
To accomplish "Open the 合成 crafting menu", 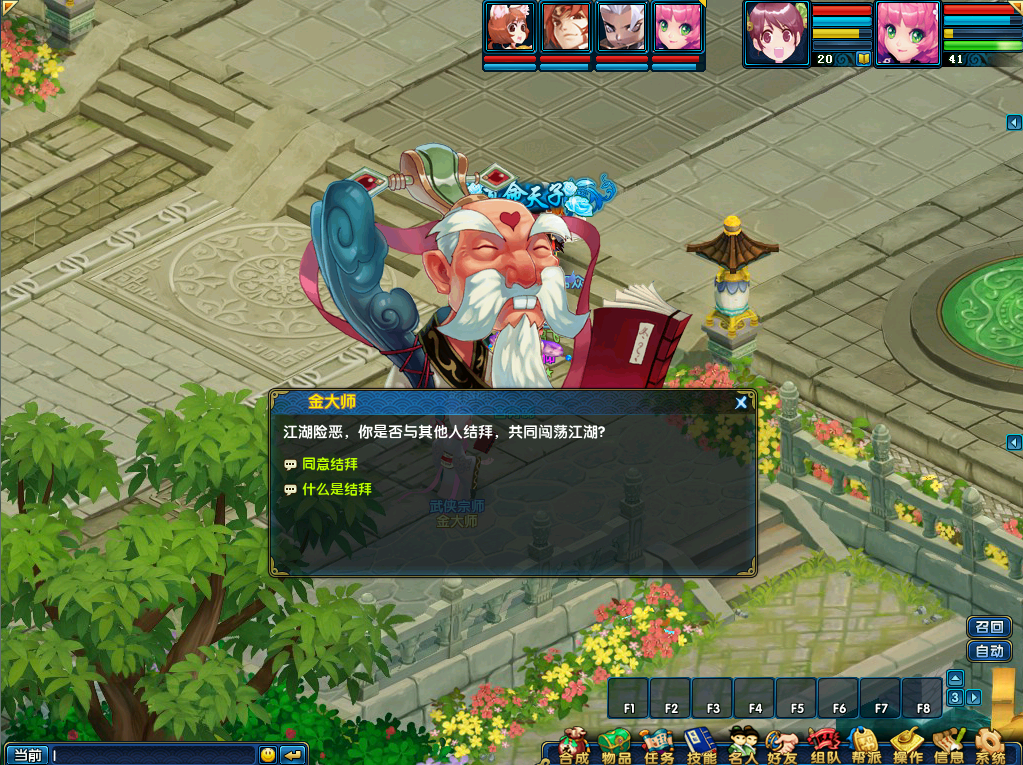I will tap(574, 746).
